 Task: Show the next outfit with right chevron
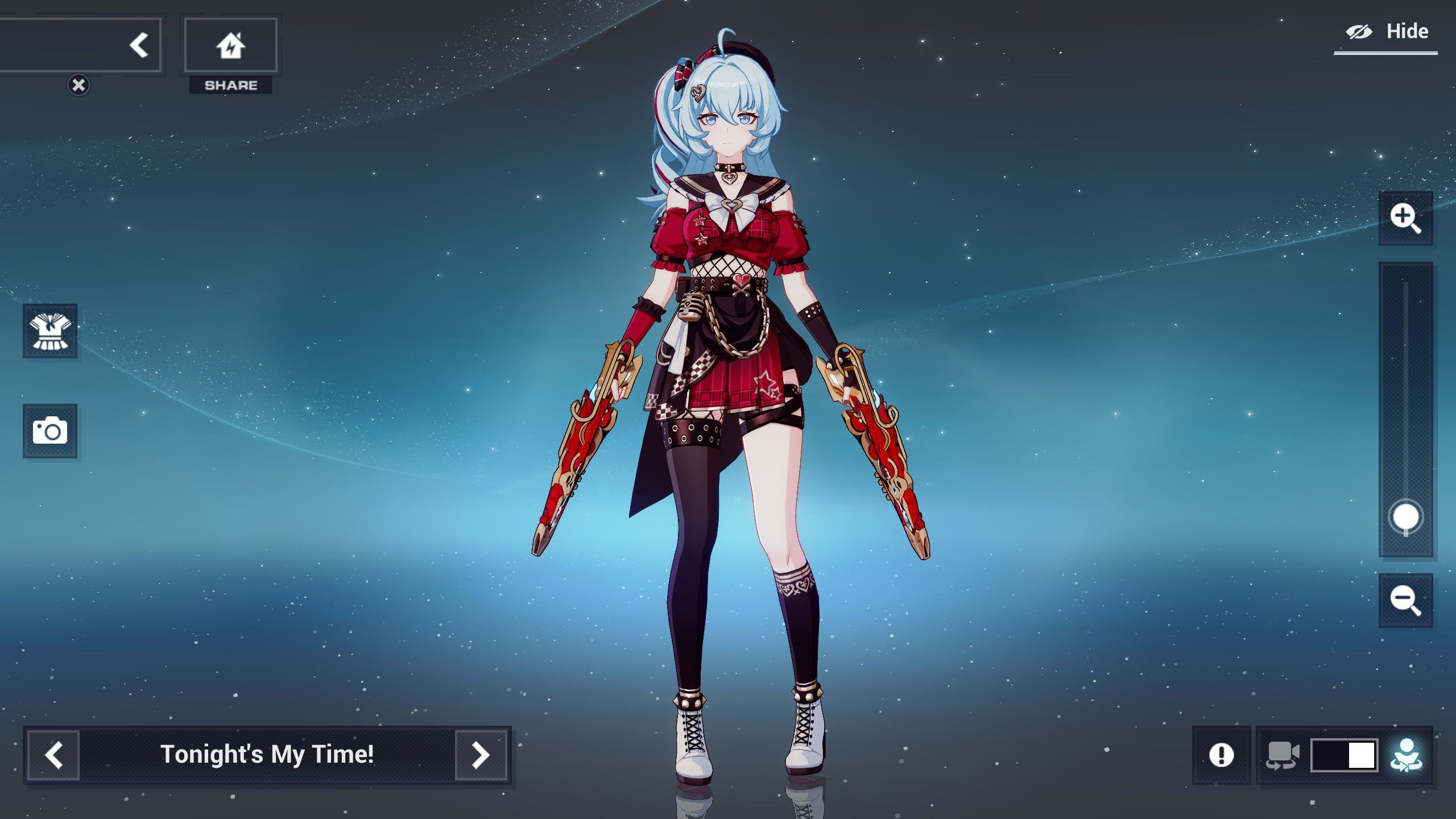click(481, 756)
